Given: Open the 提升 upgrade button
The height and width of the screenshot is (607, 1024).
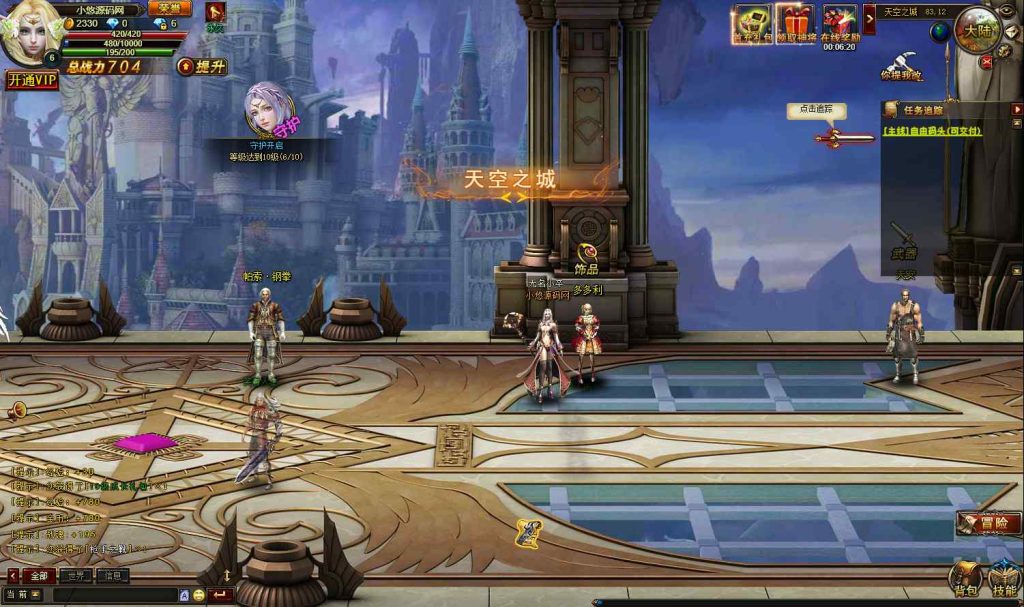Looking at the screenshot, I should 202,66.
